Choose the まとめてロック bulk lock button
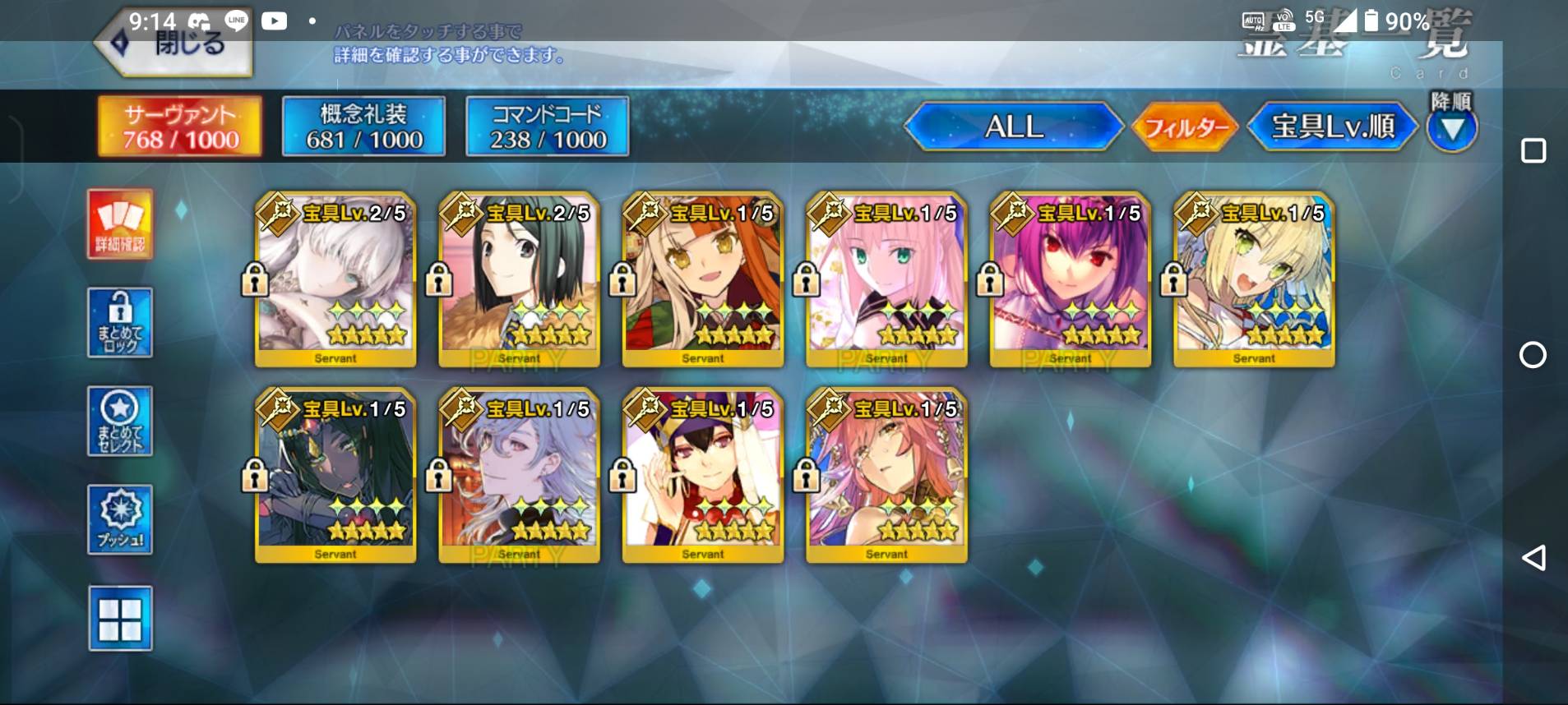 coord(120,322)
